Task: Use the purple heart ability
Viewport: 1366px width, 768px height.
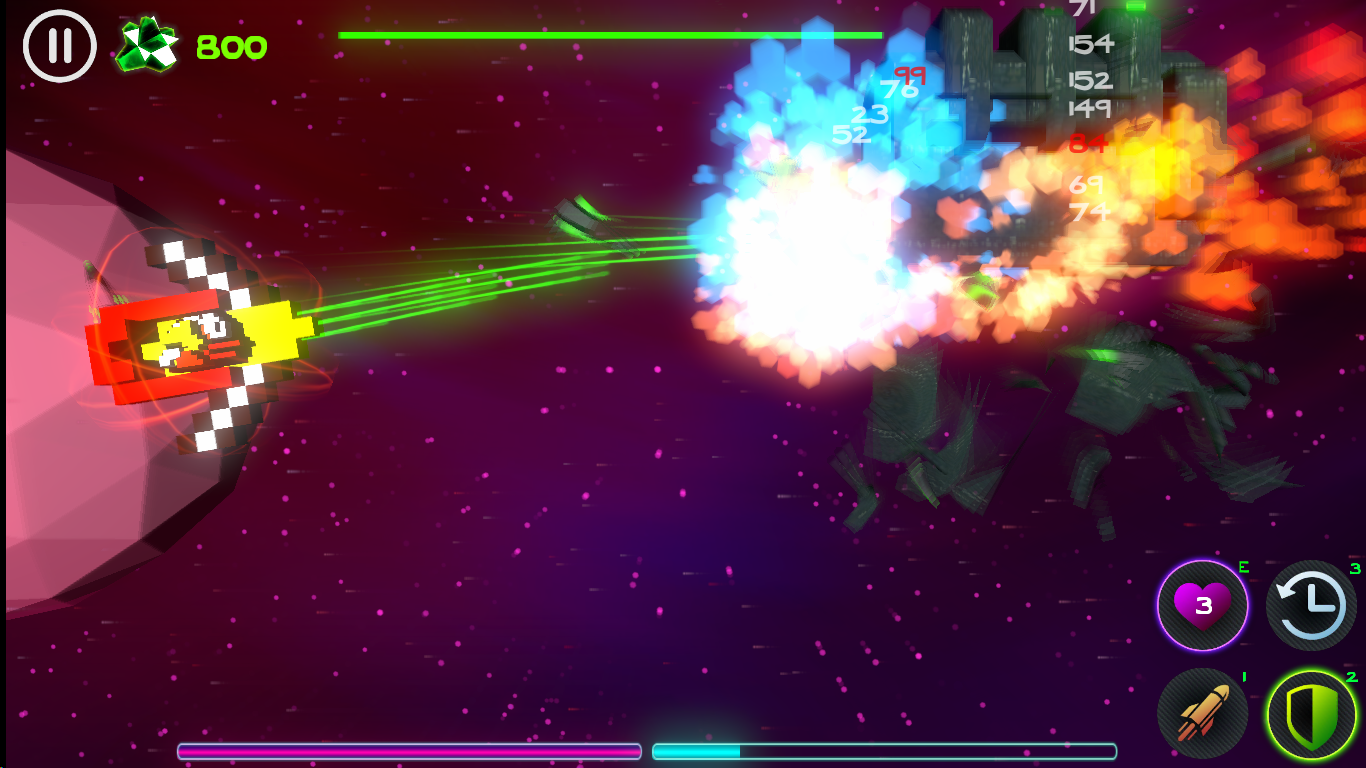Action: coord(1203,606)
